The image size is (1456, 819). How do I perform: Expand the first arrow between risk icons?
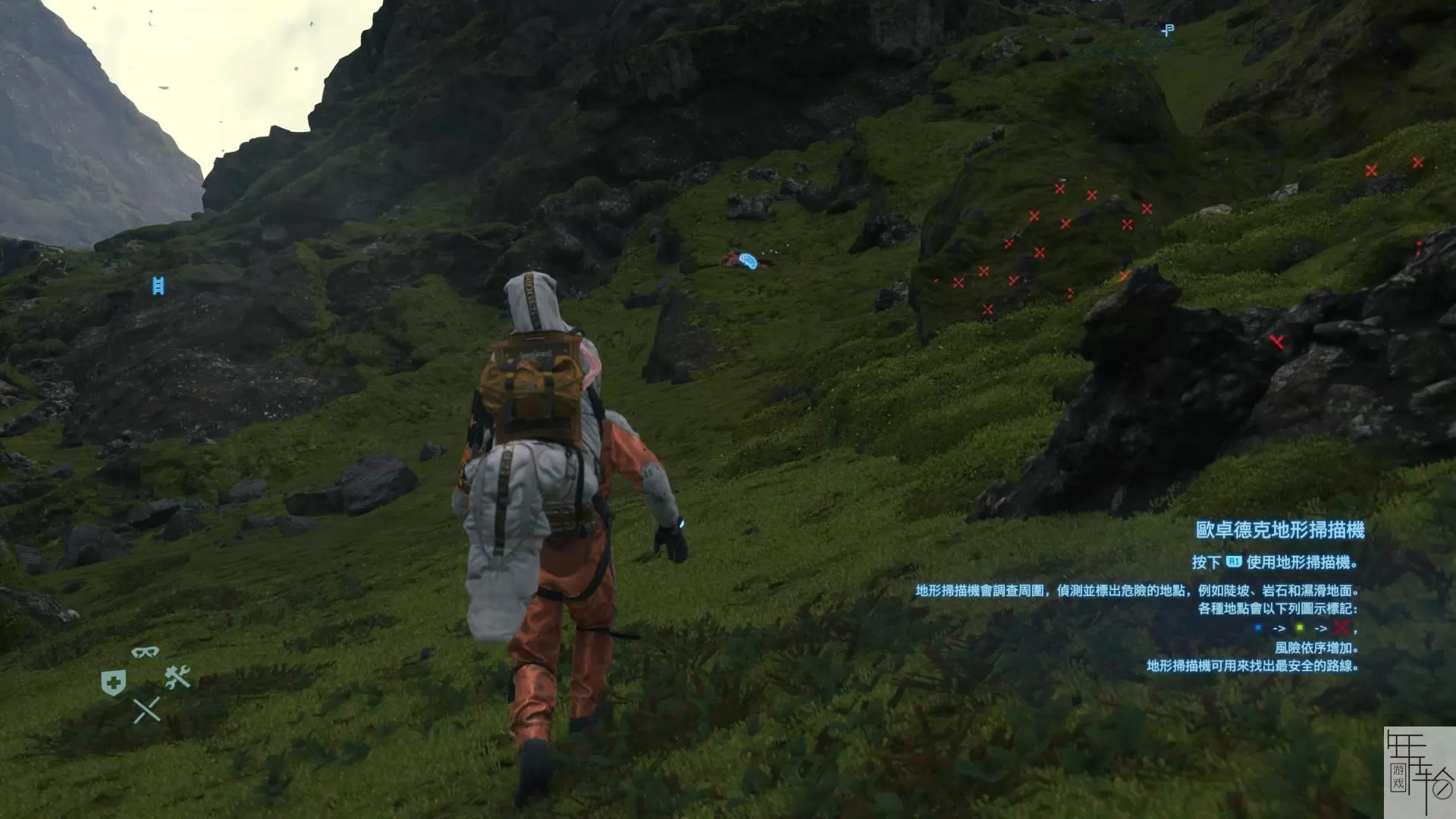[x=1280, y=628]
